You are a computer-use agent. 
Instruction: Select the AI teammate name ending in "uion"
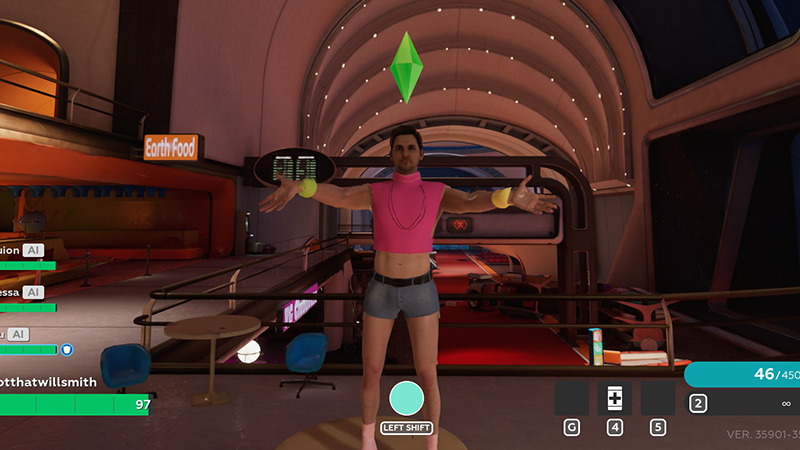click(9, 250)
